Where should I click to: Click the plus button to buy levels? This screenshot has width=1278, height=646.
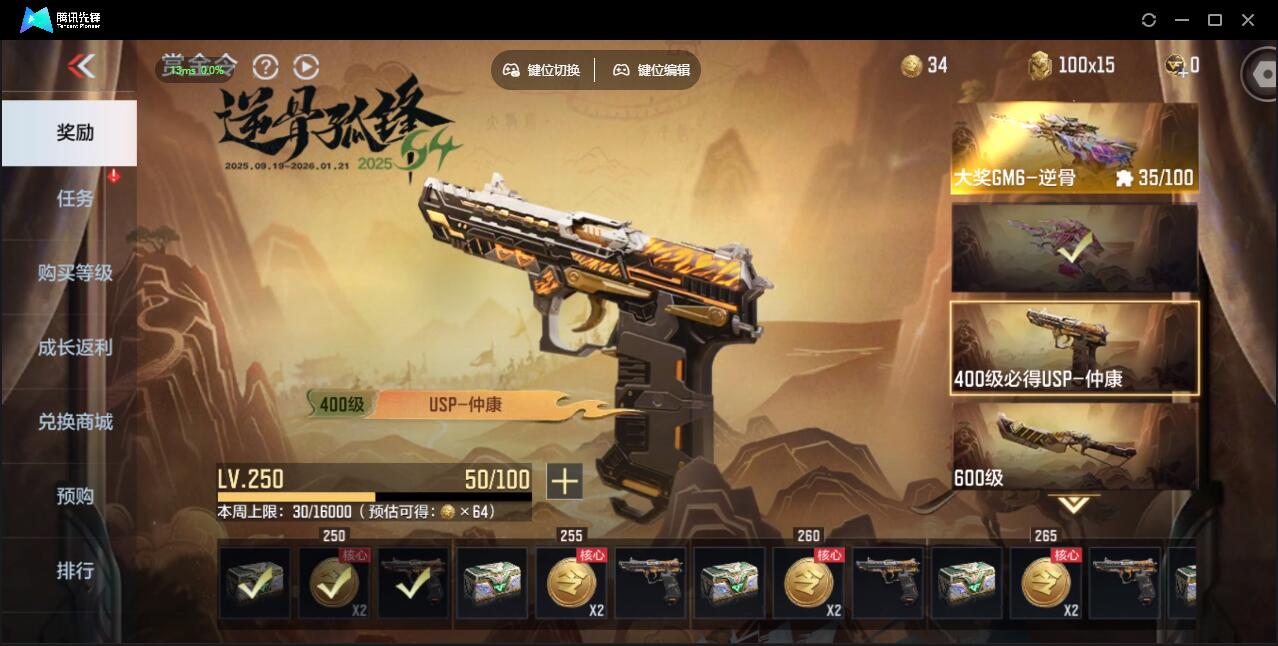pos(564,481)
